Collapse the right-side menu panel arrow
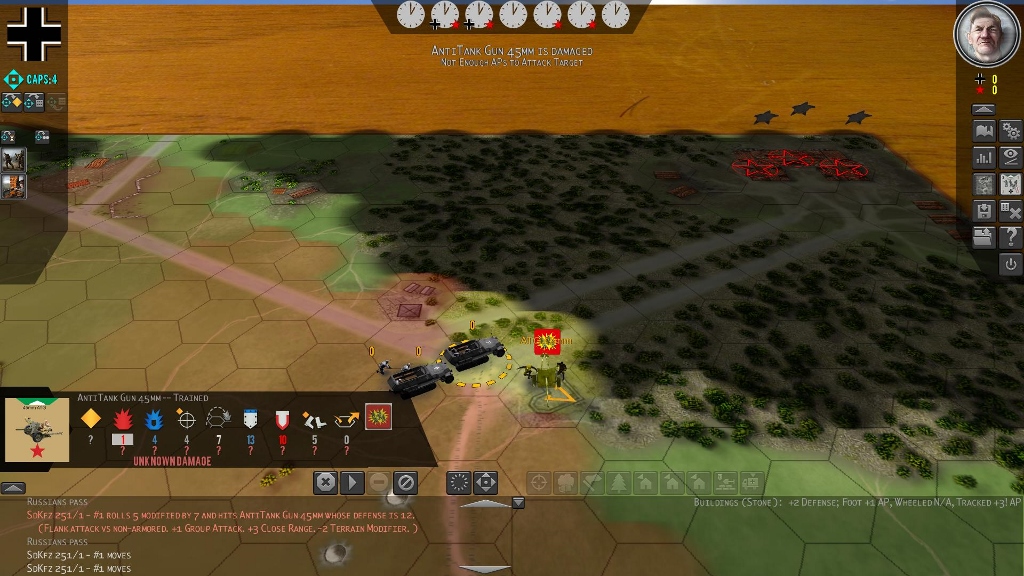Screen dimensions: 1024x576 tap(984, 109)
